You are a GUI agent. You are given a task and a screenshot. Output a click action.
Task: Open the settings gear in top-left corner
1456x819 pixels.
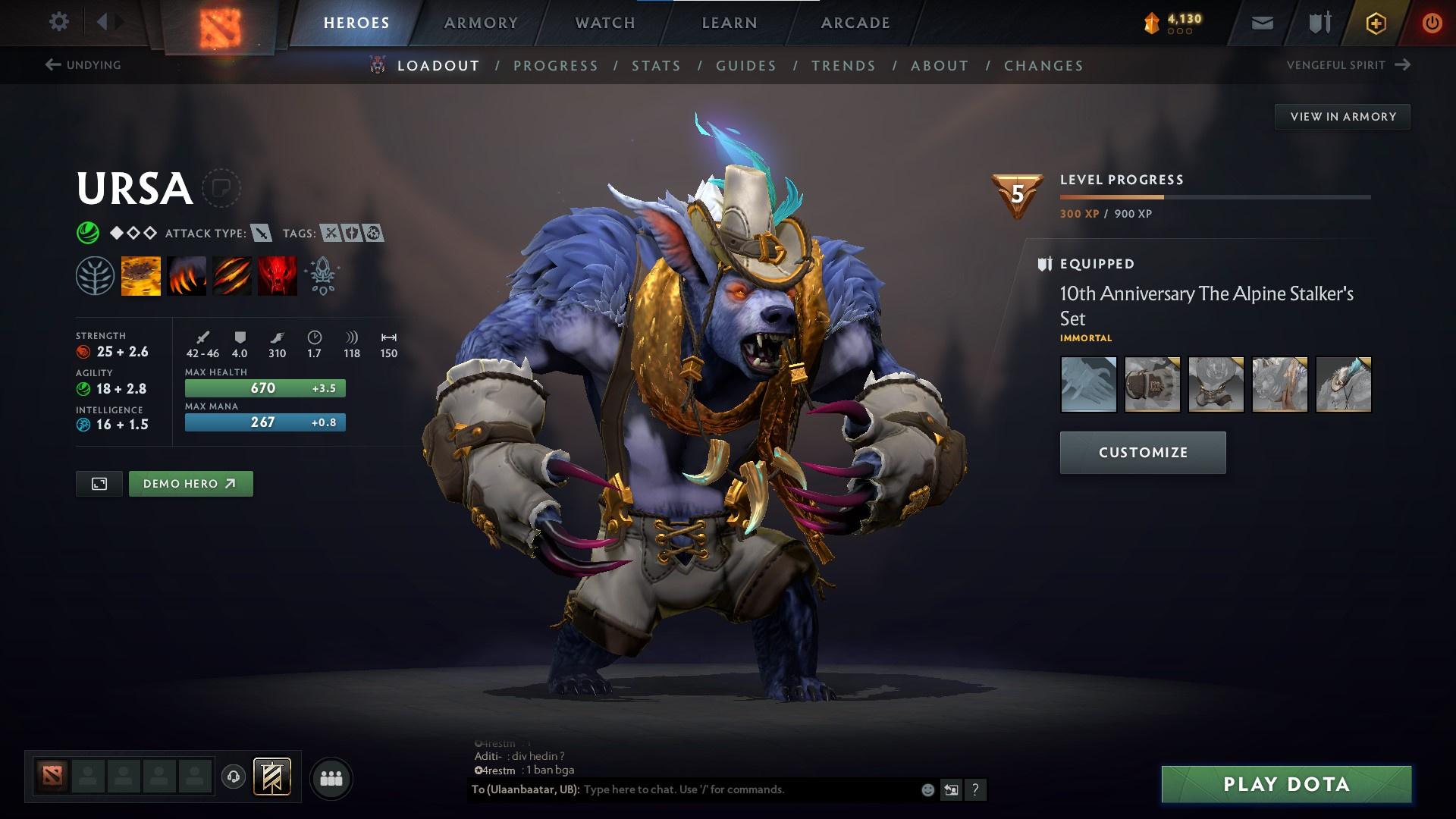pos(58,22)
